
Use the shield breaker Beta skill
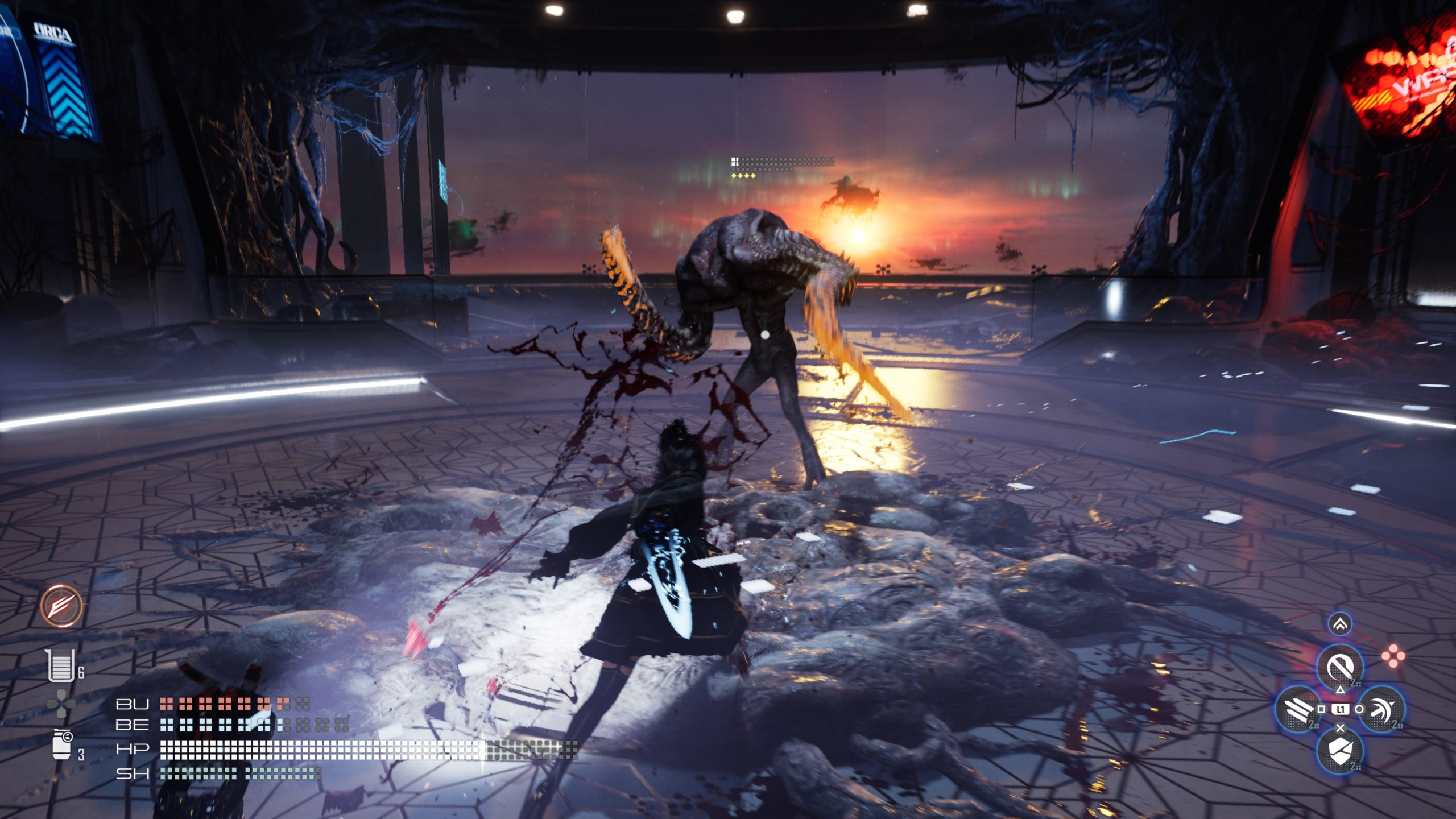pos(1340,751)
